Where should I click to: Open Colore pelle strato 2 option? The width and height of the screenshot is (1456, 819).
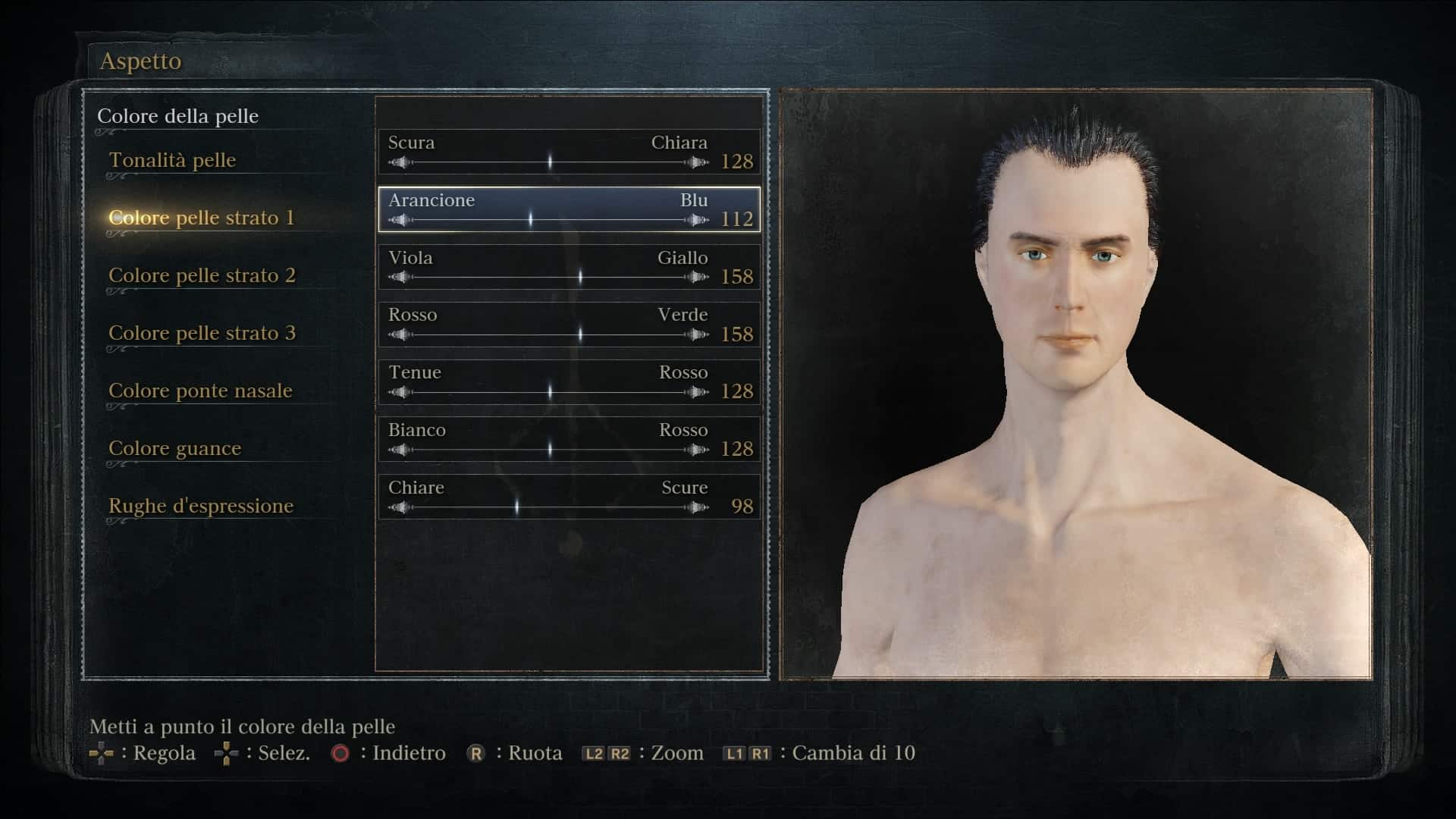(x=202, y=275)
